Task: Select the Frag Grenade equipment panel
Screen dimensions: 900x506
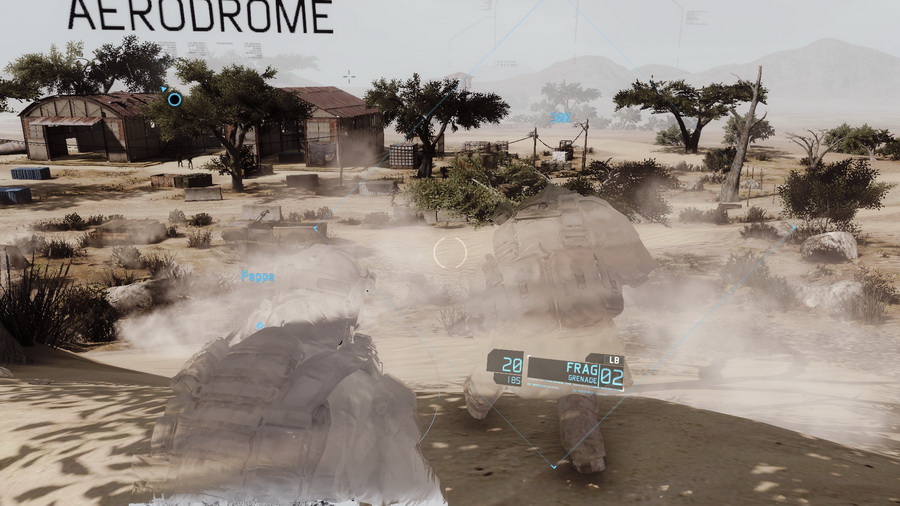Action: (575, 372)
